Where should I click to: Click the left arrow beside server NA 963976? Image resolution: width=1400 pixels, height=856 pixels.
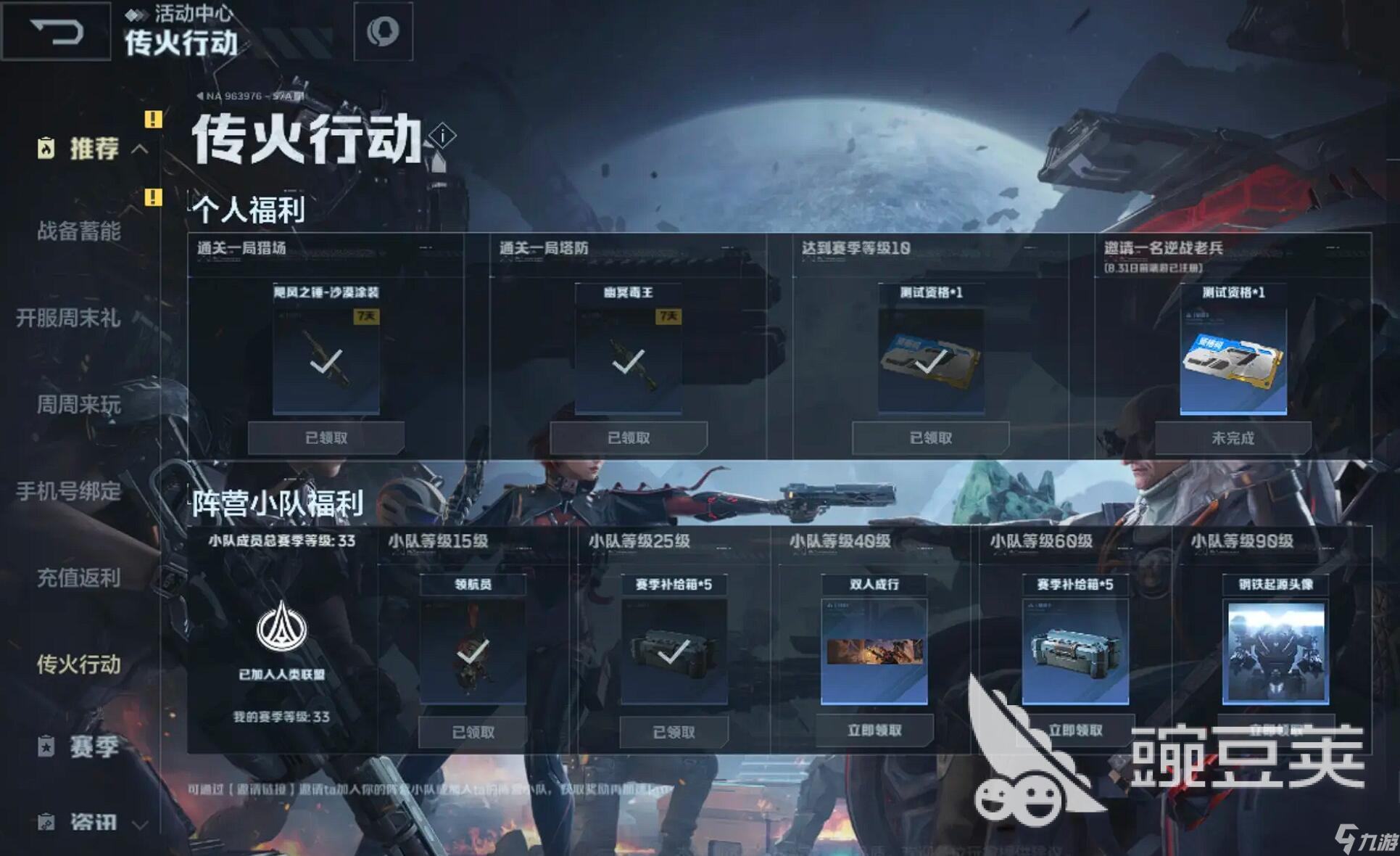click(200, 94)
